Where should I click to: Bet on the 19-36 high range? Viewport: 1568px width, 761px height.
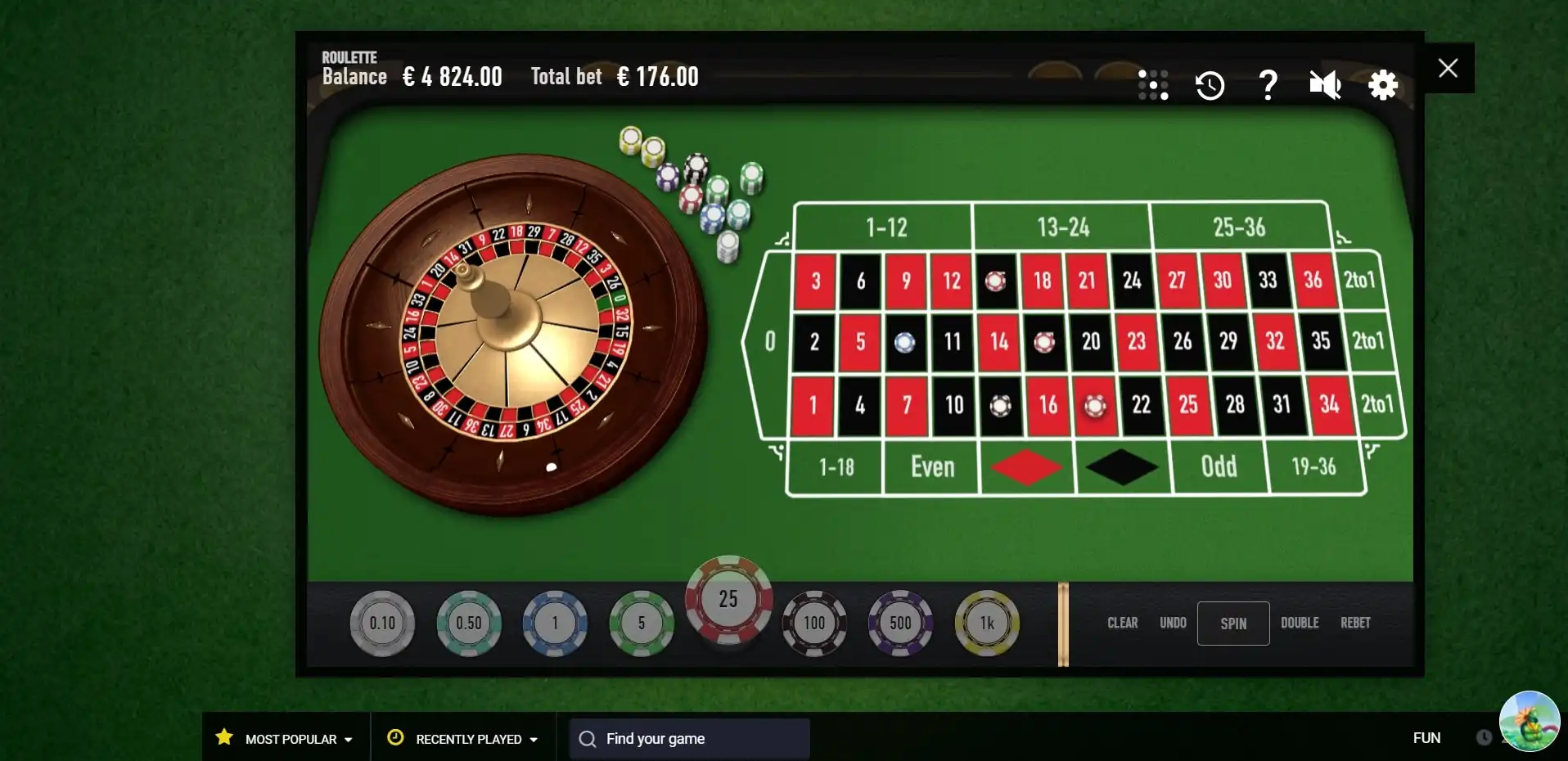[1313, 467]
